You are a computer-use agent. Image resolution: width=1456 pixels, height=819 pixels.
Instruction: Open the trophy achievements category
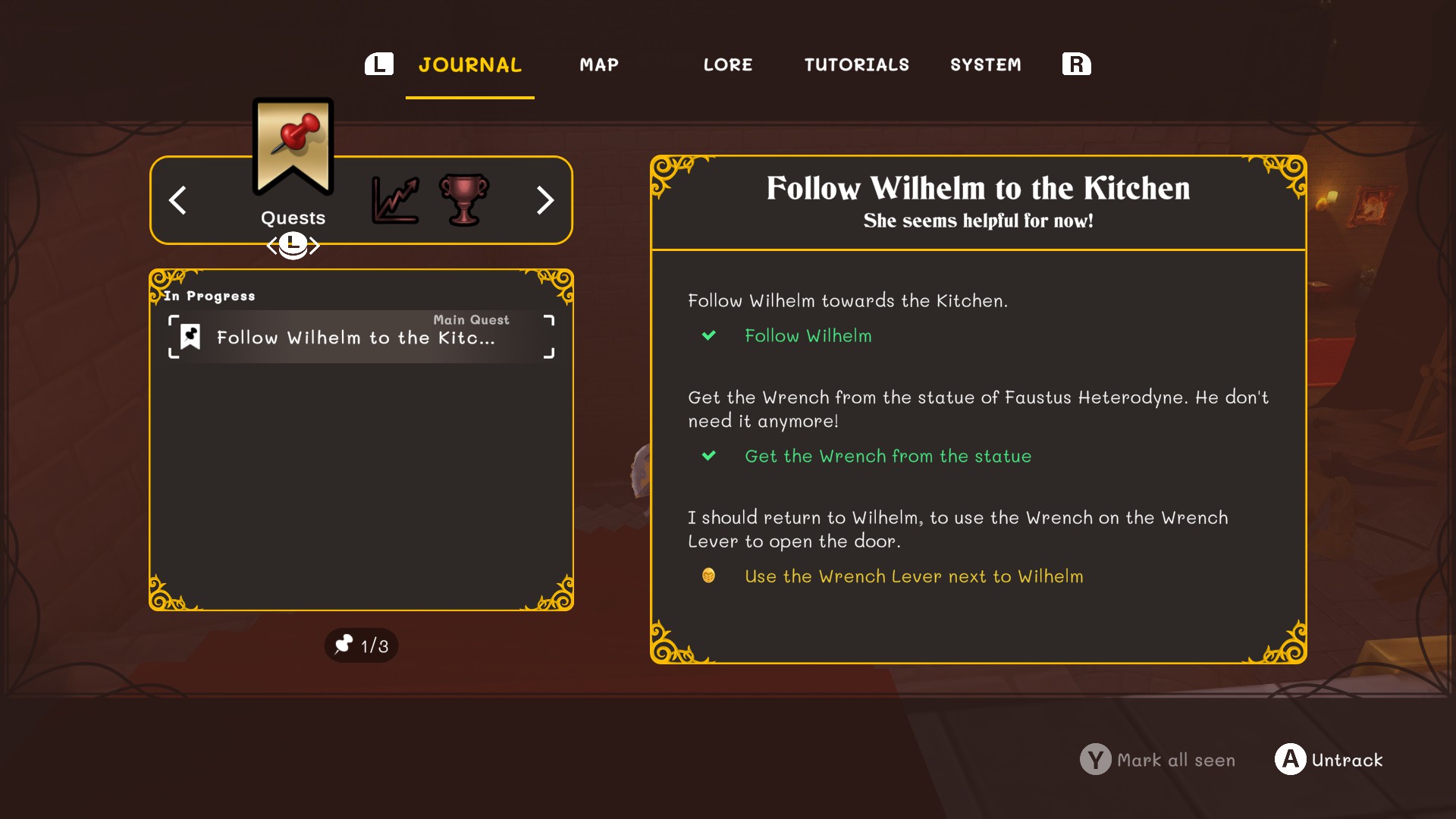[x=463, y=200]
